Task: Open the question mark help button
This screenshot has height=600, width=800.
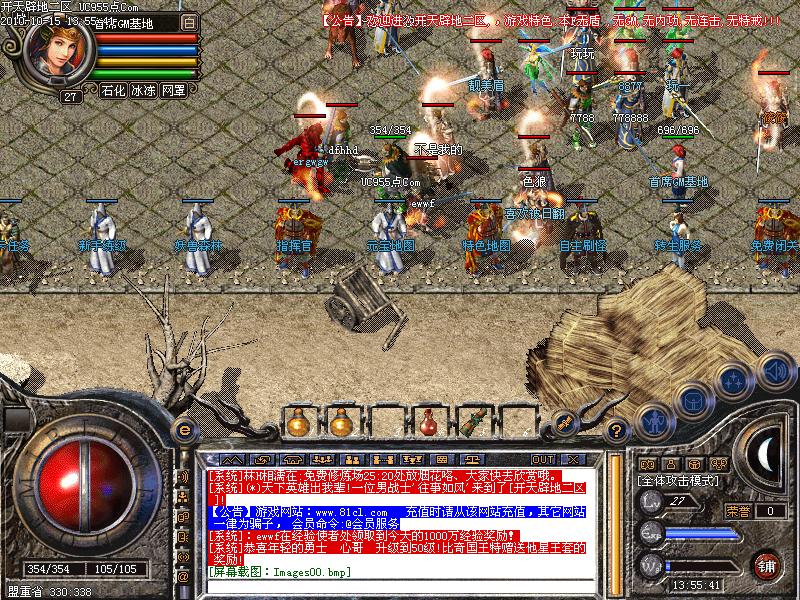Action: coord(618,432)
